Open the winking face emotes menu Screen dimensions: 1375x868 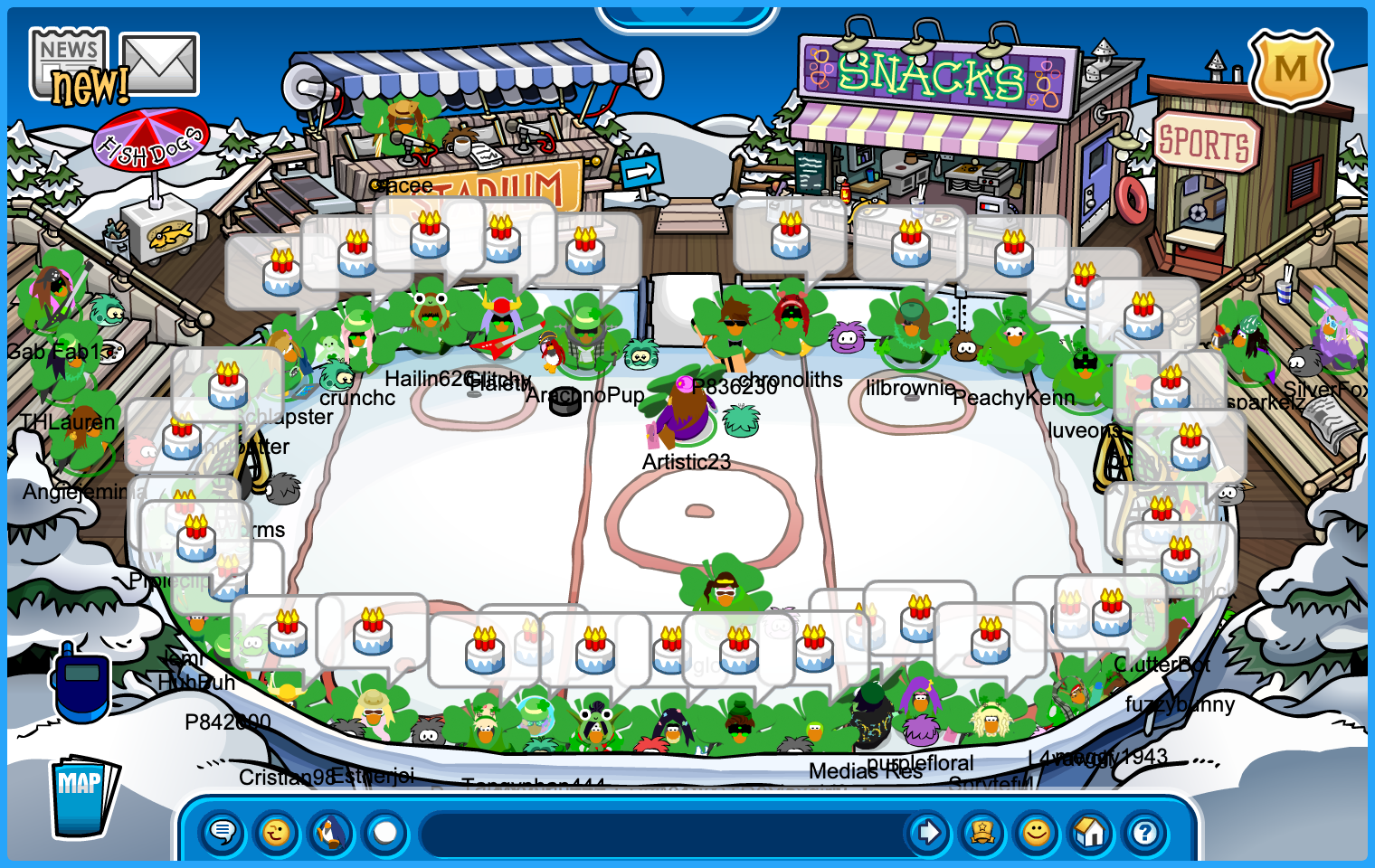click(x=276, y=832)
